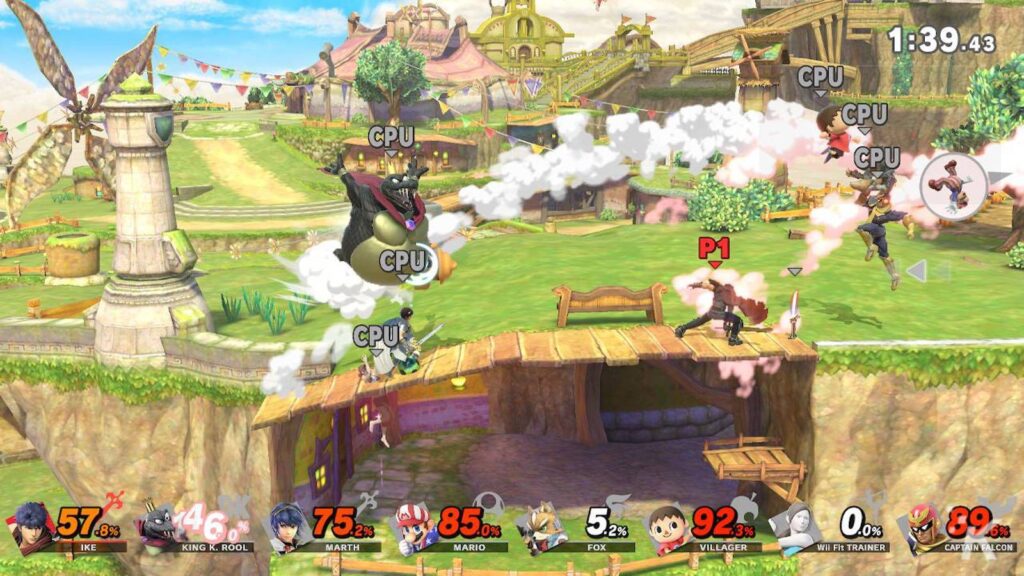Click Captain Falcon's portrait icon

coord(924,526)
